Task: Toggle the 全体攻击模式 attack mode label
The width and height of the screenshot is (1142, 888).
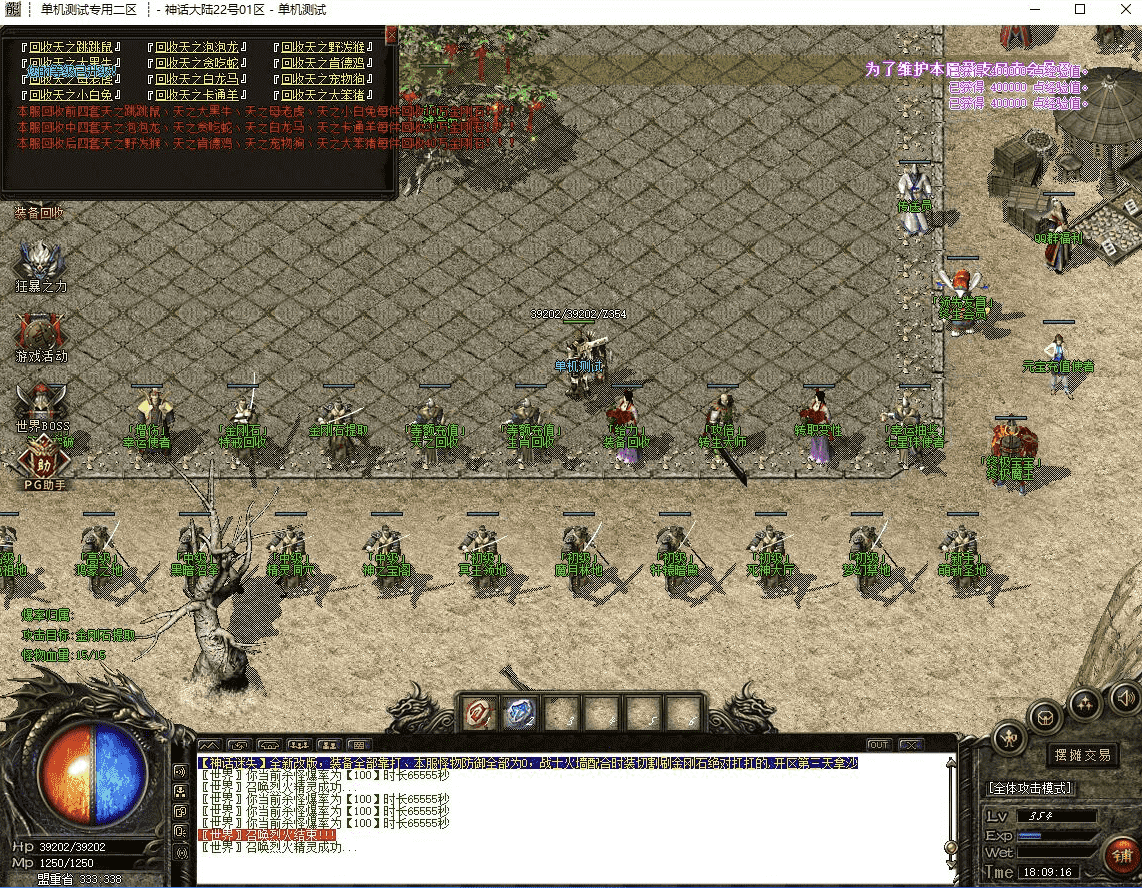Action: tap(1030, 788)
